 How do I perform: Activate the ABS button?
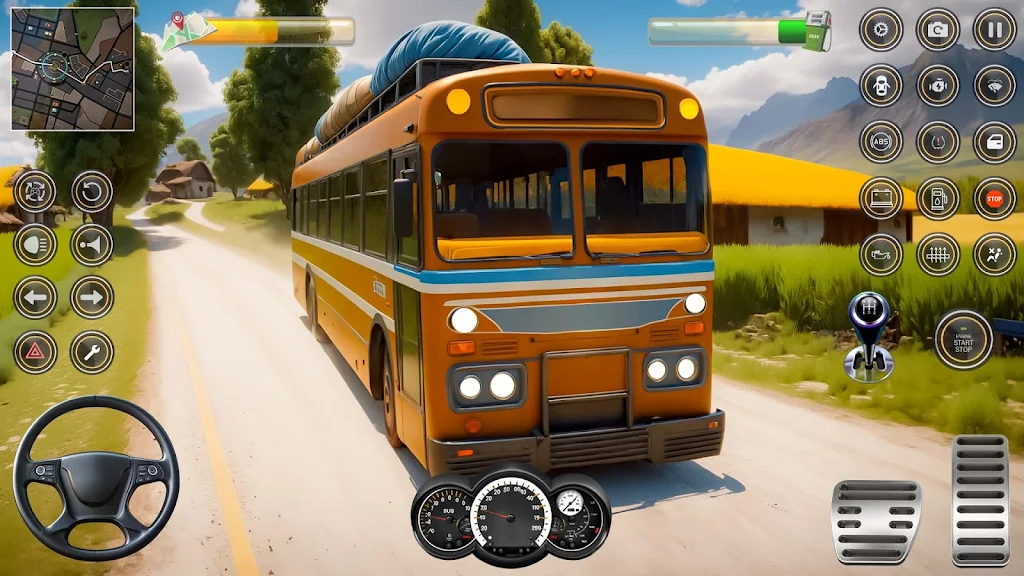point(881,142)
